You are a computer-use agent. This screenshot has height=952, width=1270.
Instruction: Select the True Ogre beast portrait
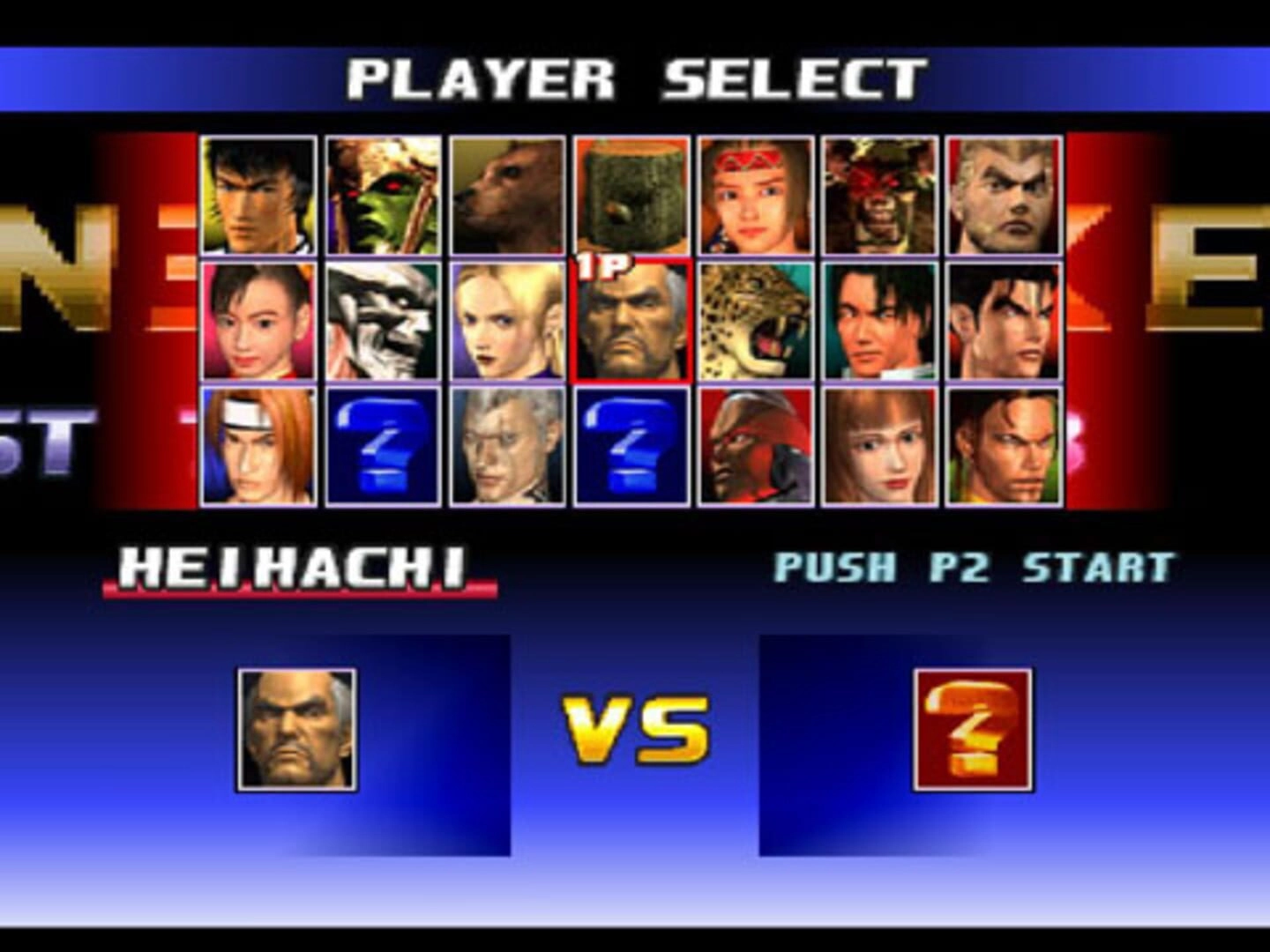tap(879, 196)
